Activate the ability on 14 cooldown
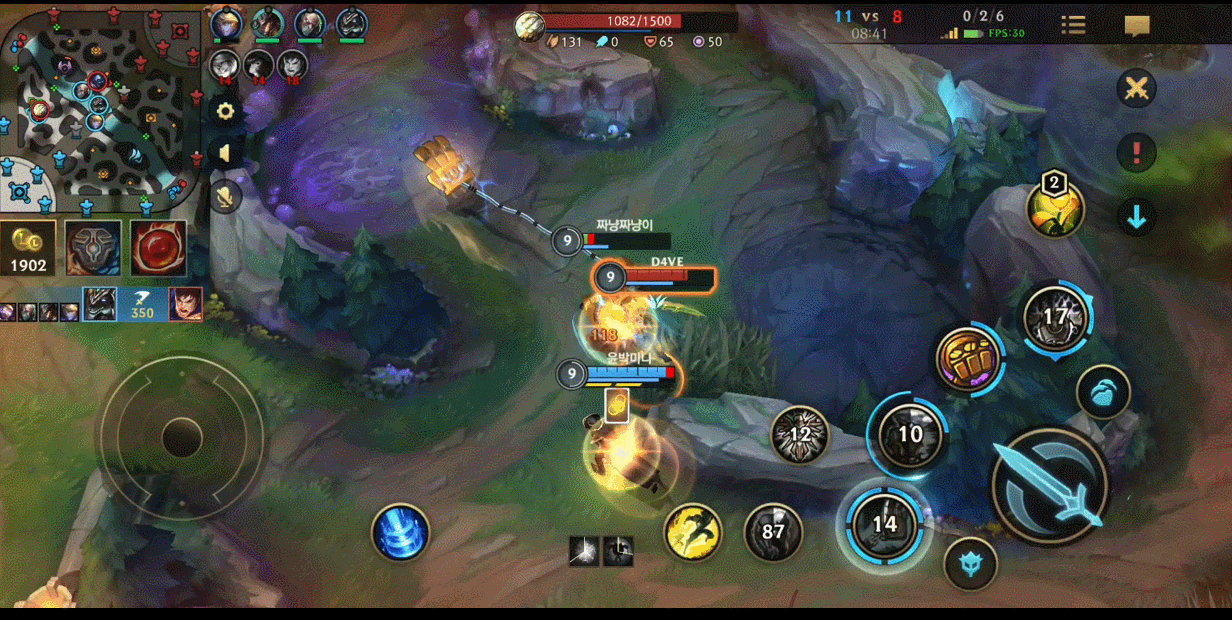 (x=884, y=523)
